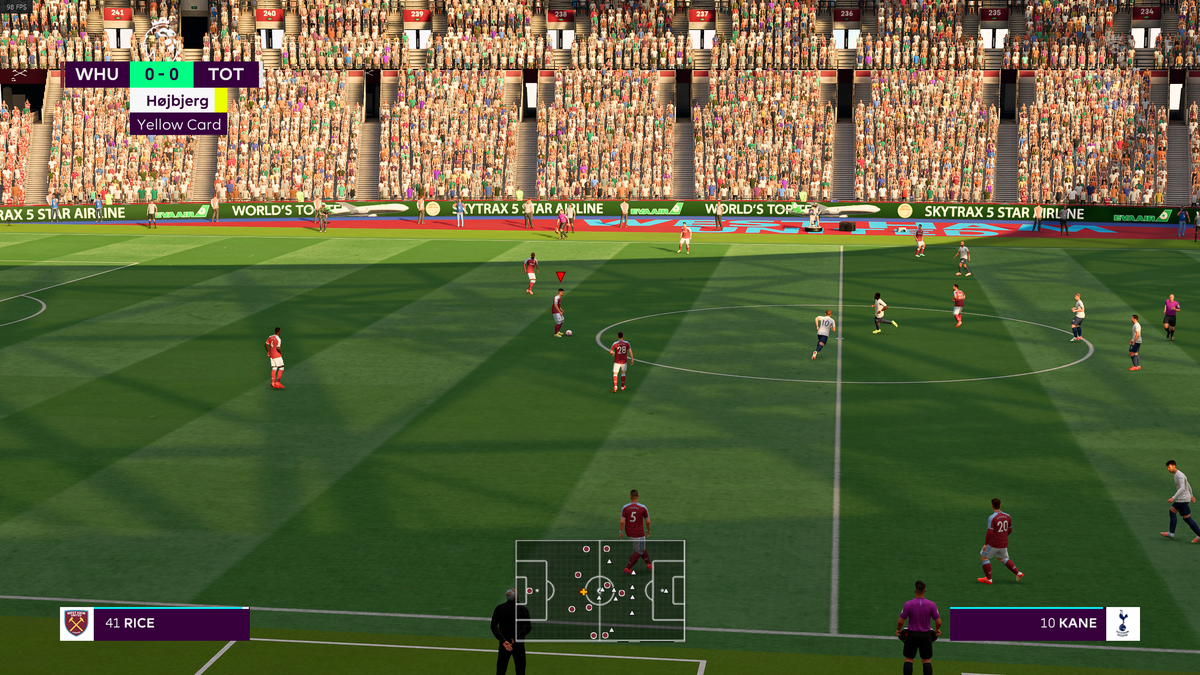Click the Tottenham club crest icon

[x=1123, y=624]
